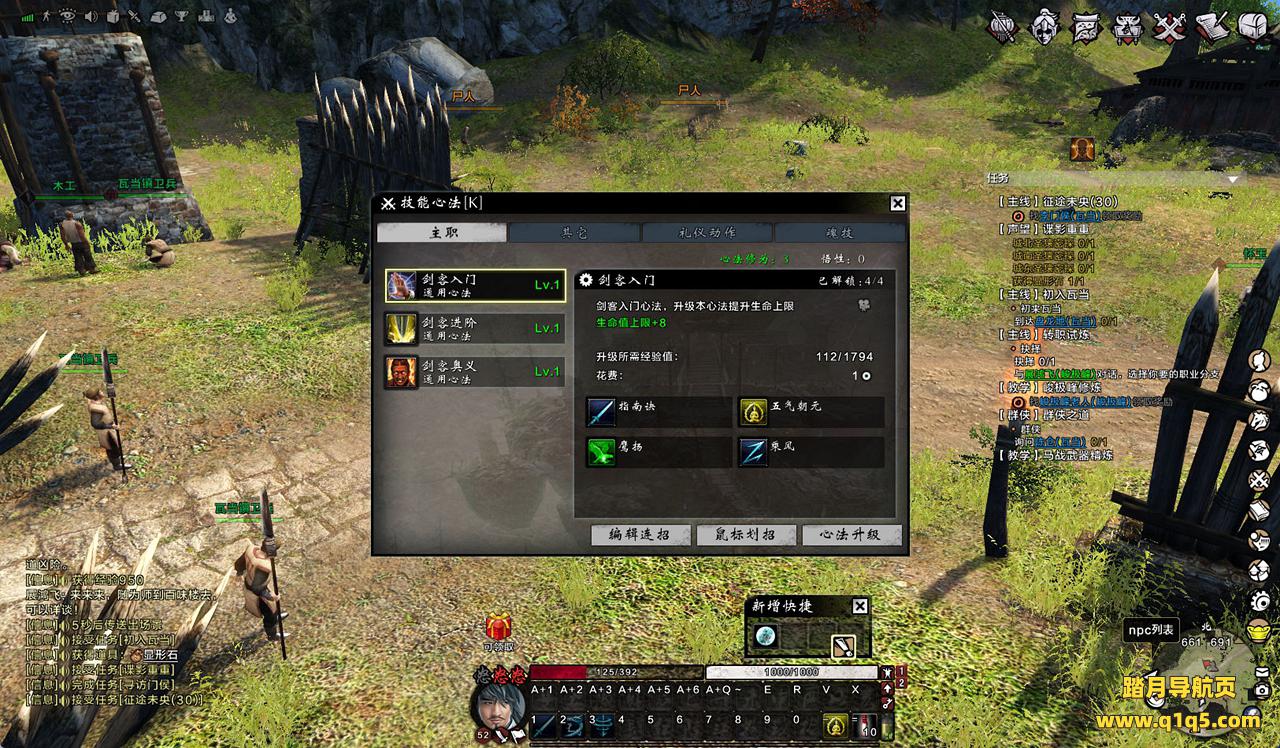Expand the 任务 quest tracker dropdown
The height and width of the screenshot is (748, 1280).
pos(1234,179)
